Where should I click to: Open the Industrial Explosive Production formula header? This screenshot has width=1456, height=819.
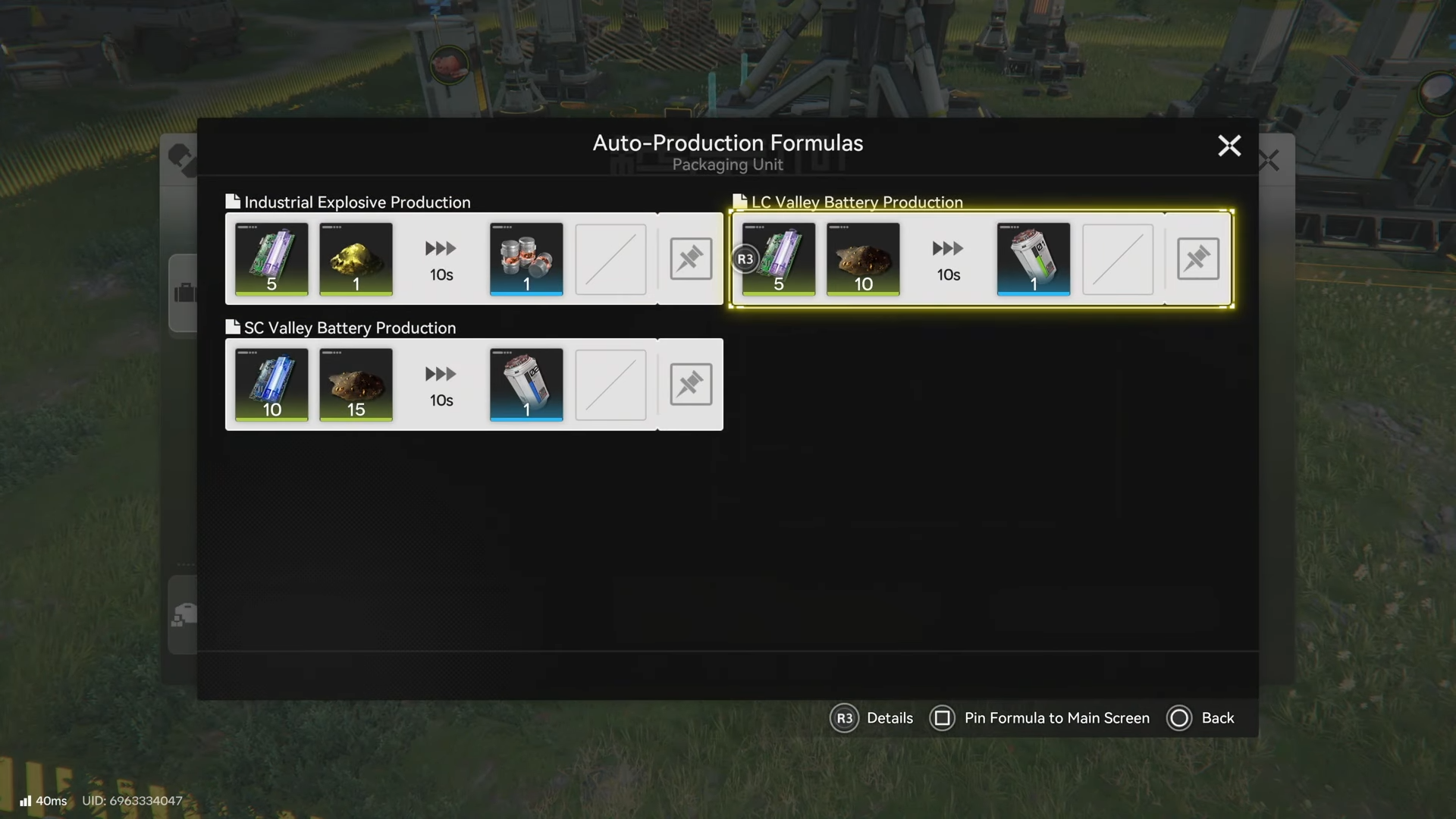(356, 202)
